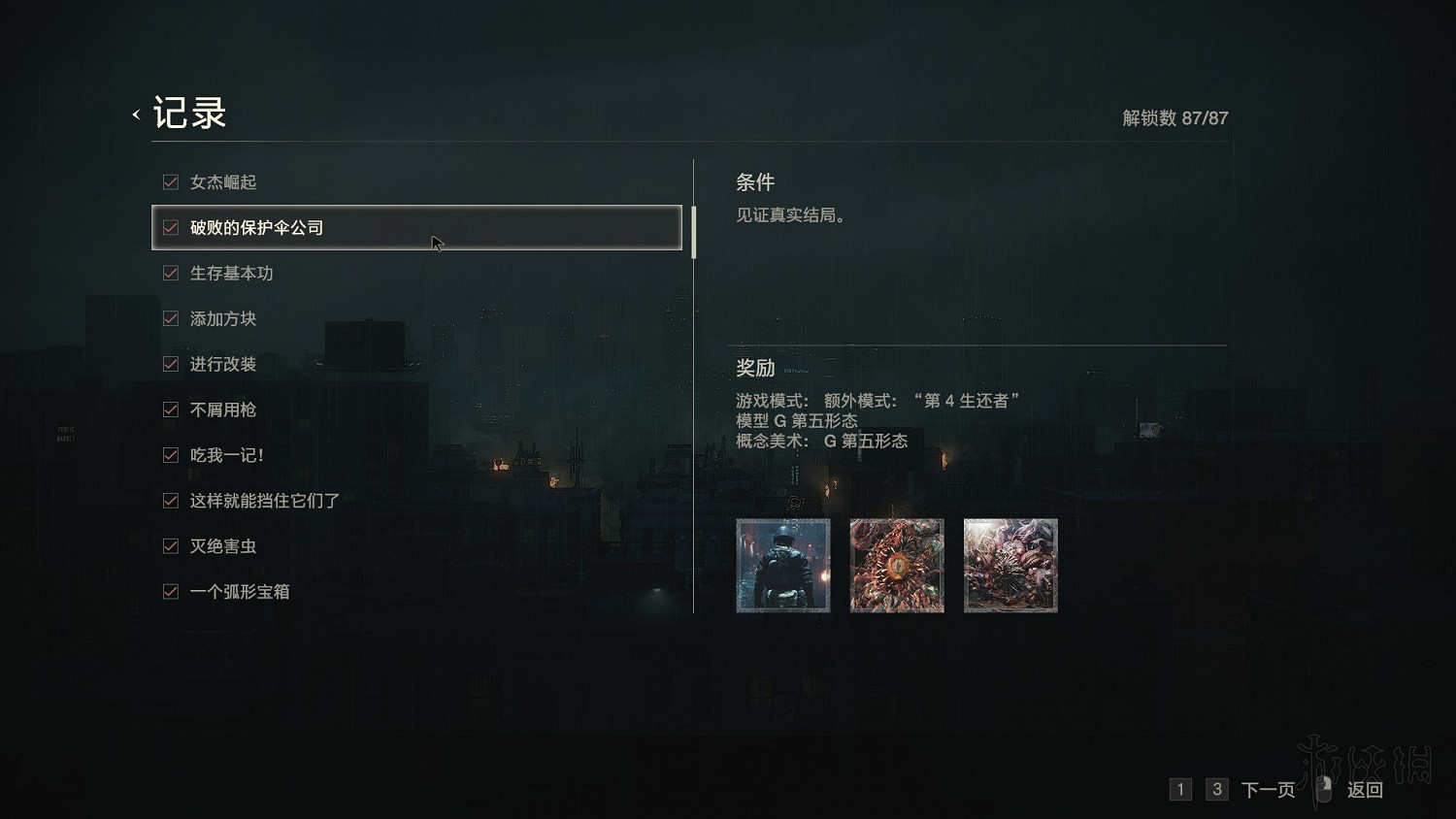Click 下一页 to view the next page
This screenshot has width=1456, height=819.
click(1270, 790)
